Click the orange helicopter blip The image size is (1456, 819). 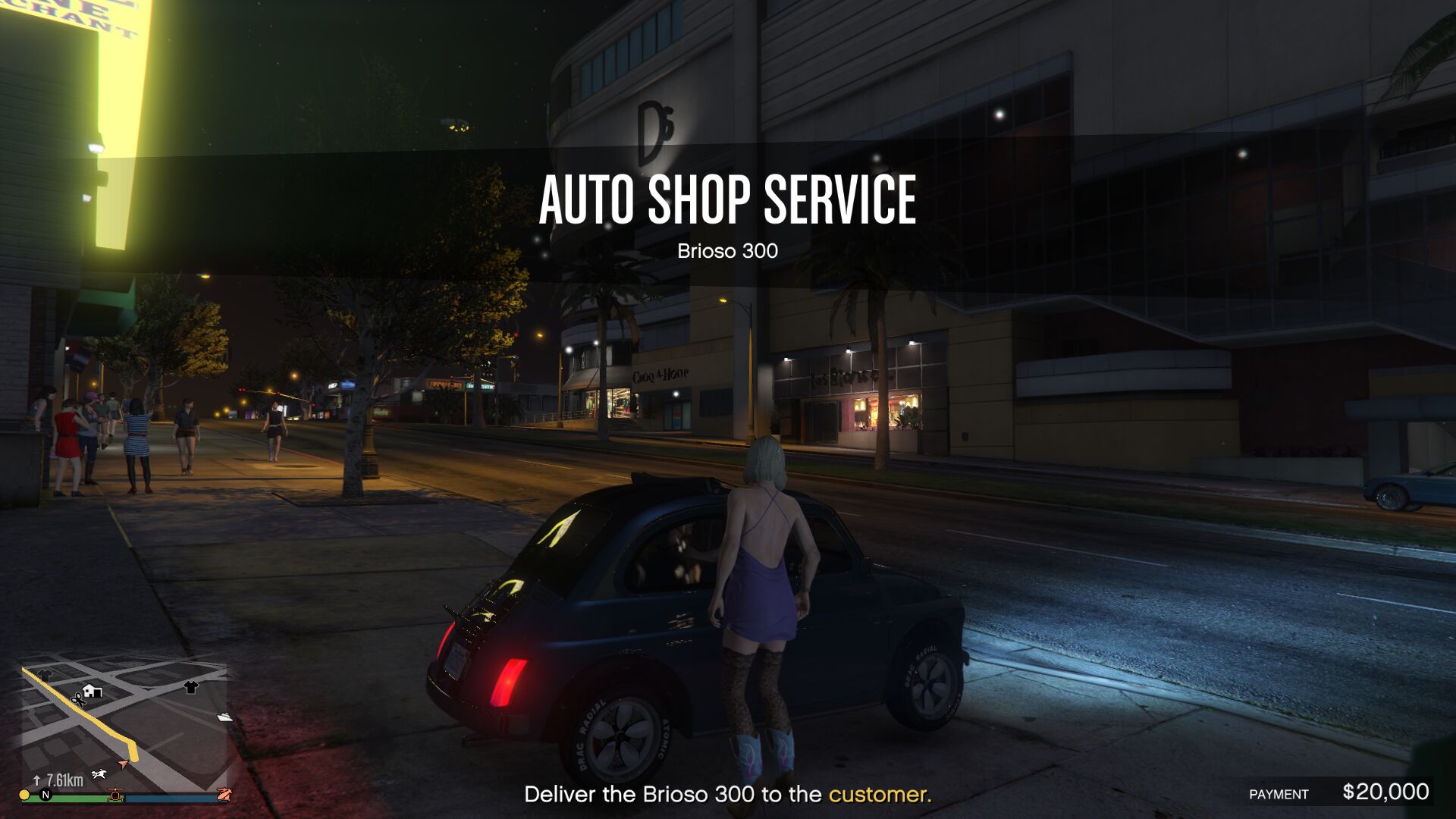[x=115, y=795]
